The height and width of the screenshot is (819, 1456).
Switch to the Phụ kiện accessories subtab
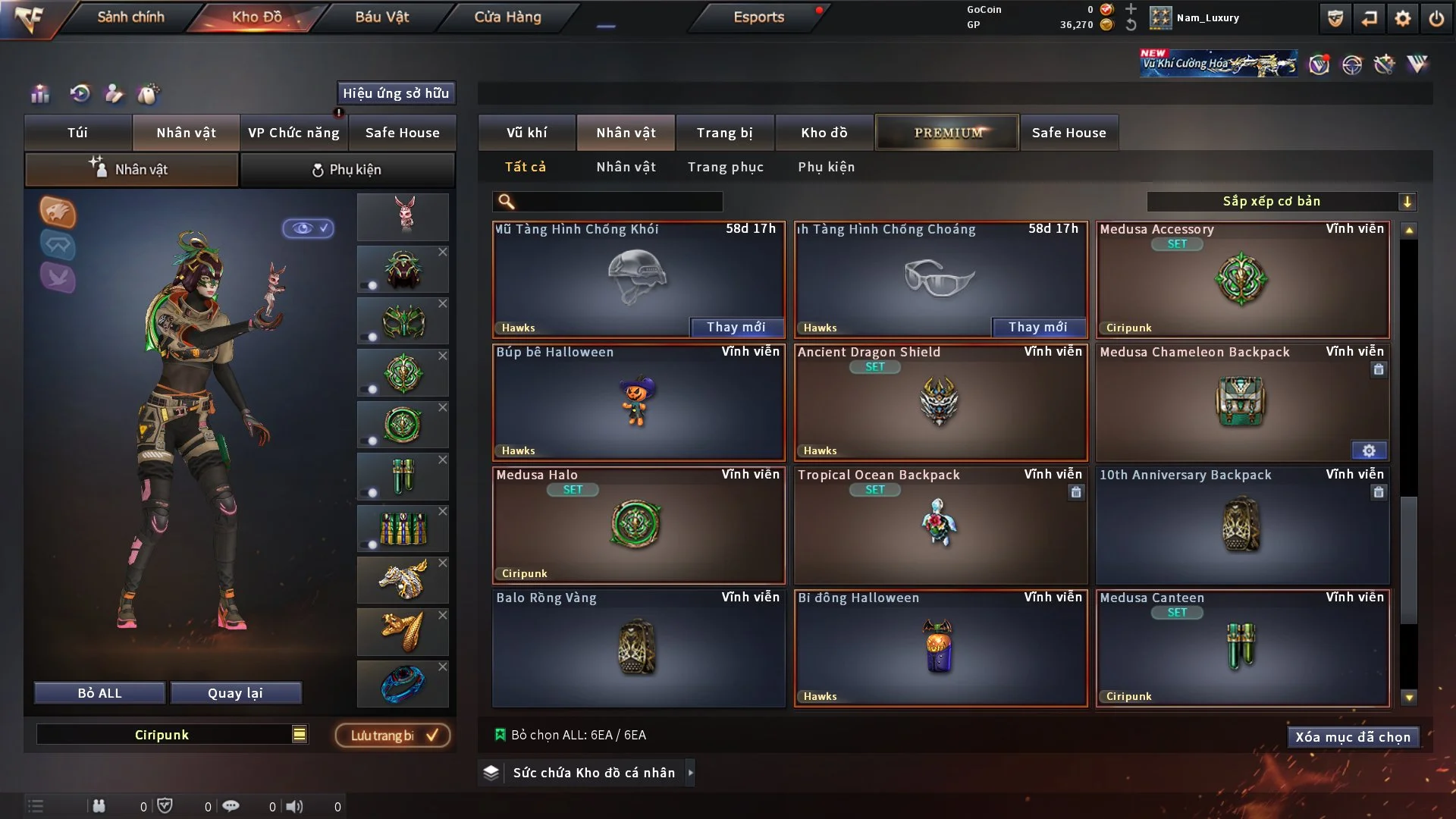point(347,170)
